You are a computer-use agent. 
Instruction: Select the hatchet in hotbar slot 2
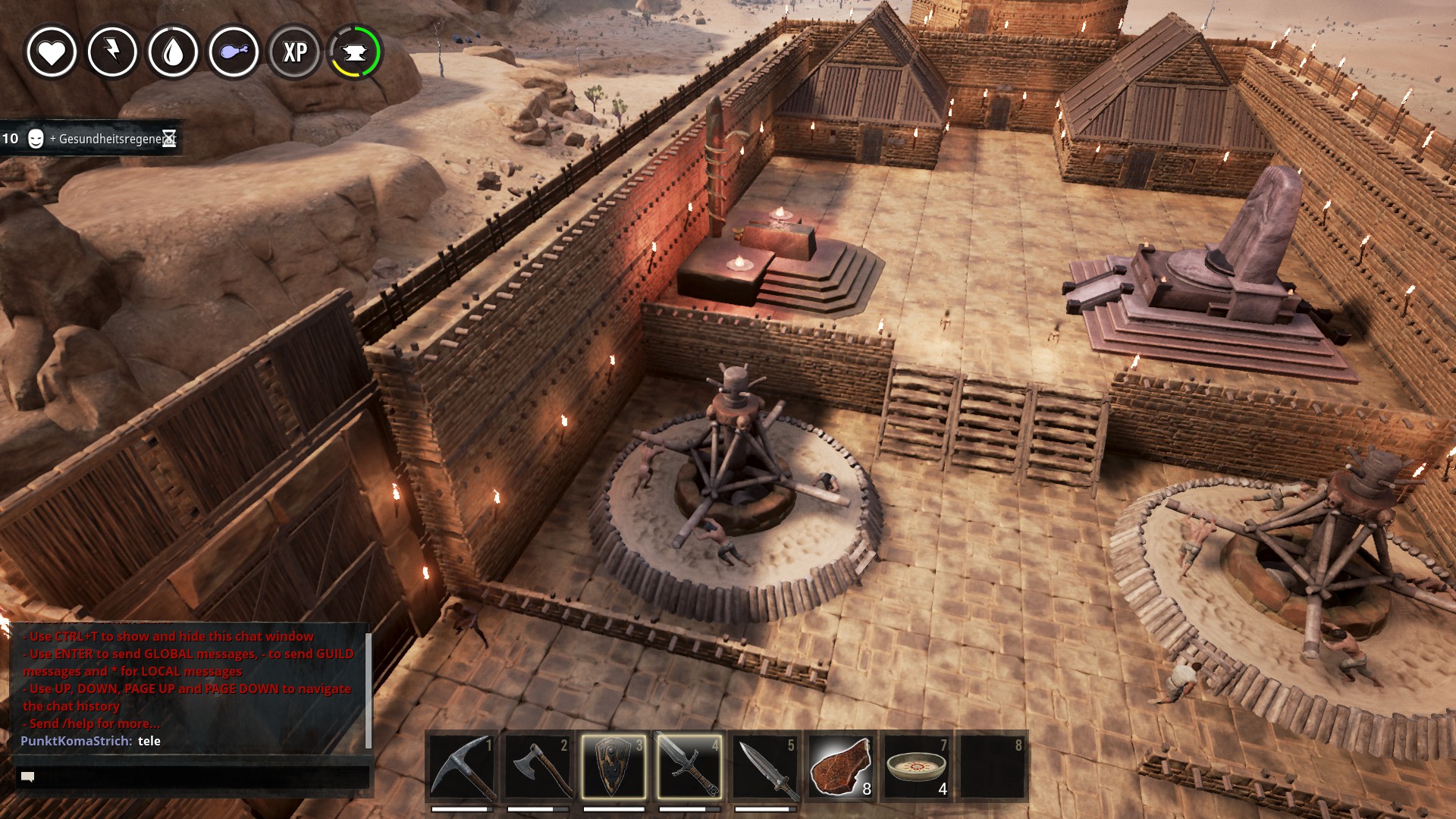pos(538,767)
